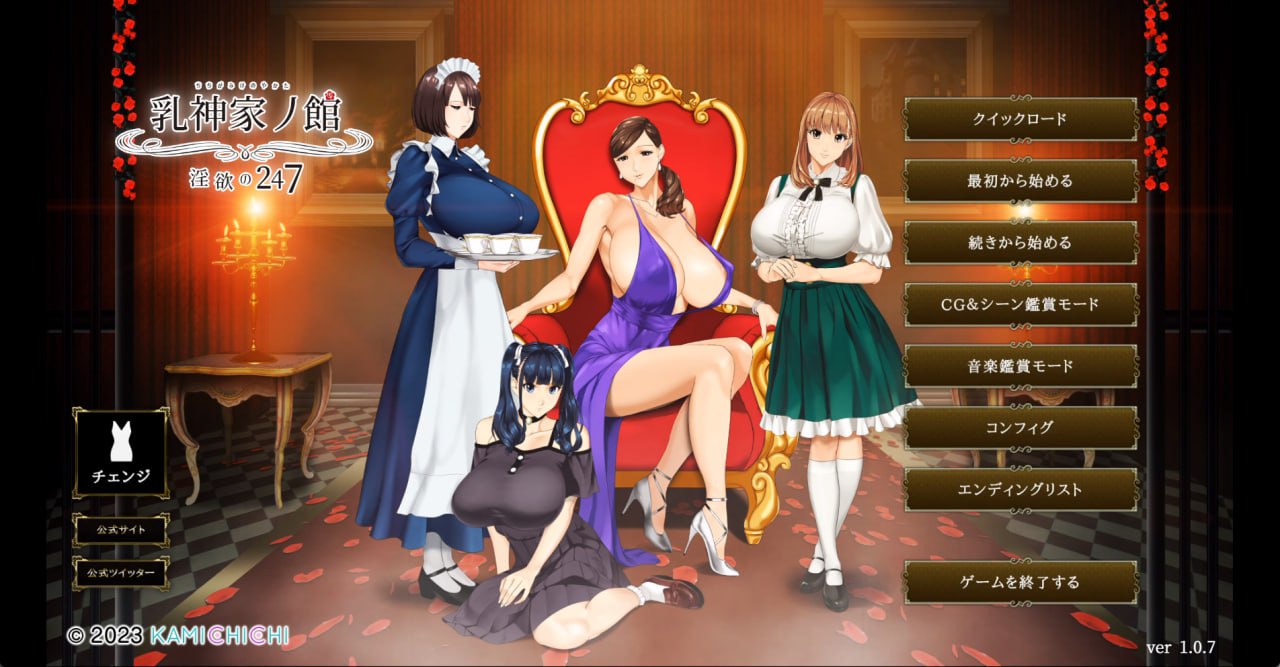Quit via ゲームを終了する
The height and width of the screenshot is (667, 1280).
(x=1020, y=582)
